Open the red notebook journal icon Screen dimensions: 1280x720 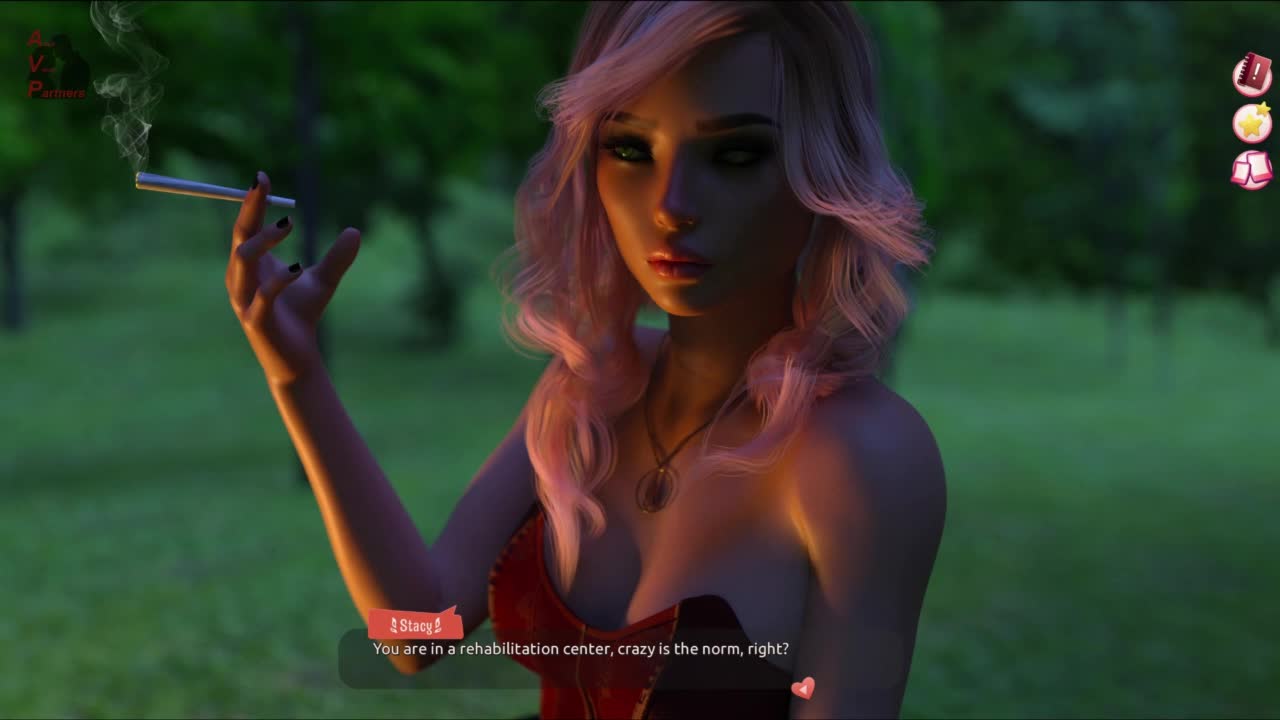[x=1251, y=75]
